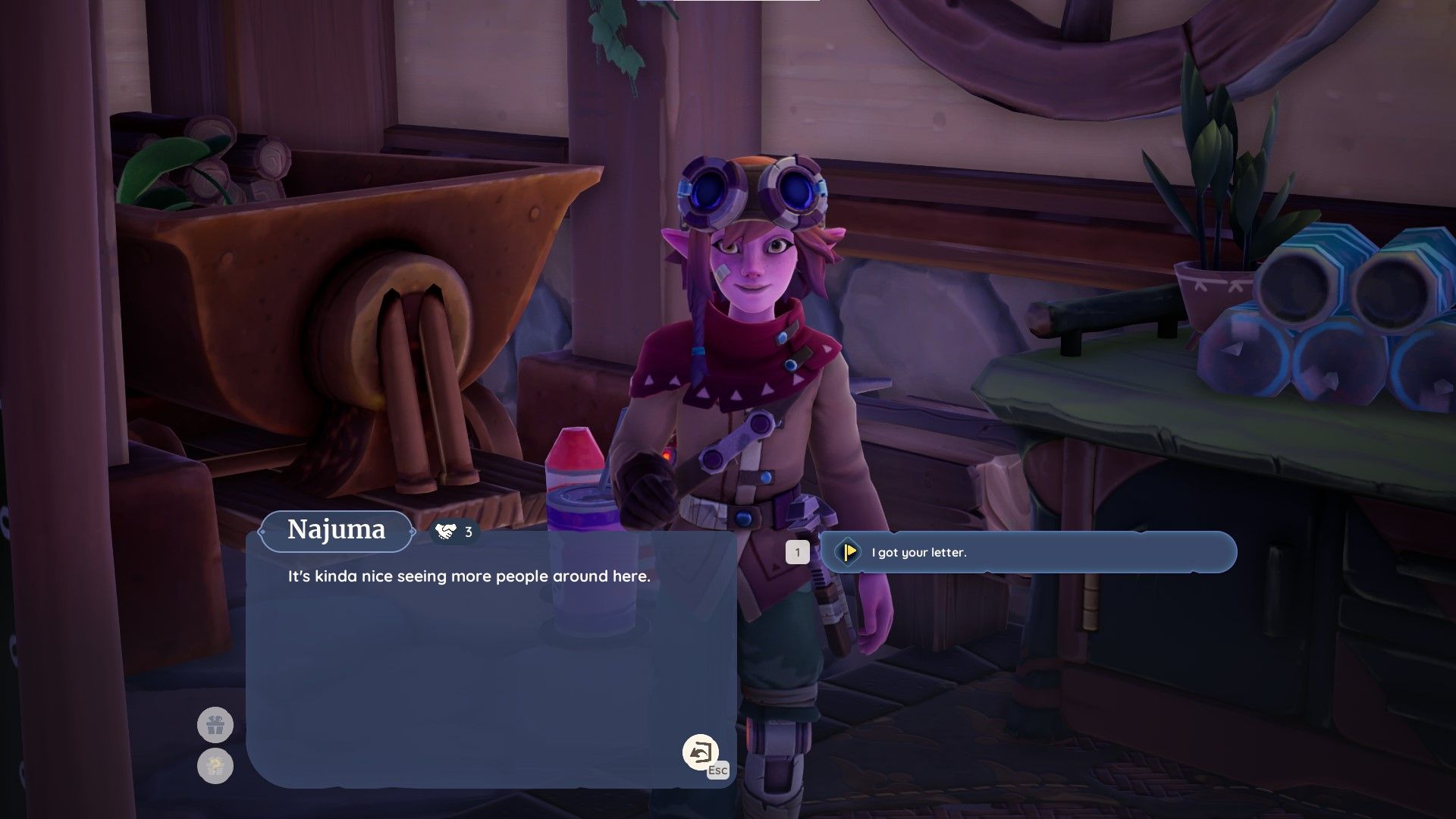
Task: Open the gift-giving icon below the dialogue box
Action: (x=216, y=724)
